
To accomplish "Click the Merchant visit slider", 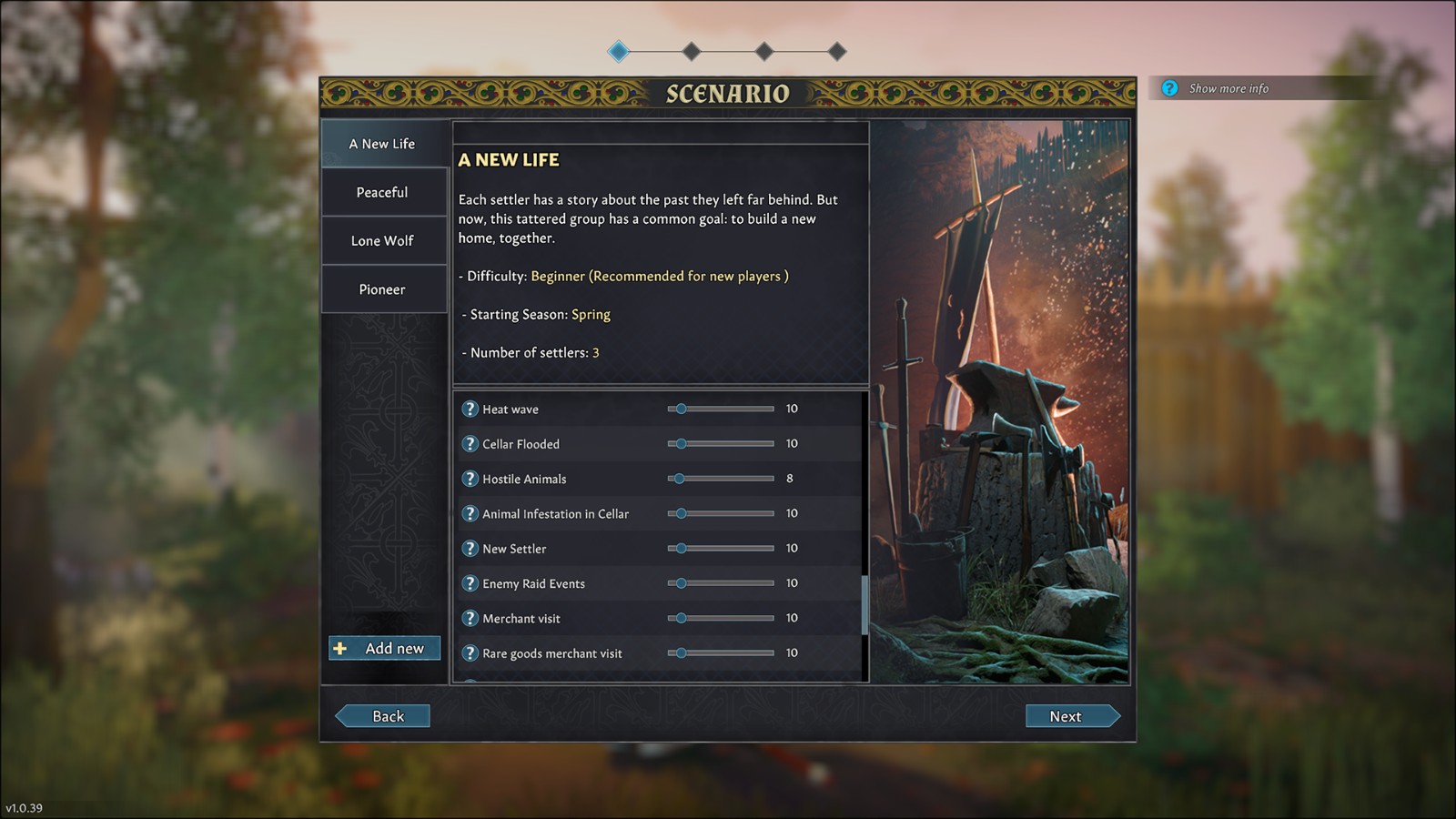I will point(721,618).
